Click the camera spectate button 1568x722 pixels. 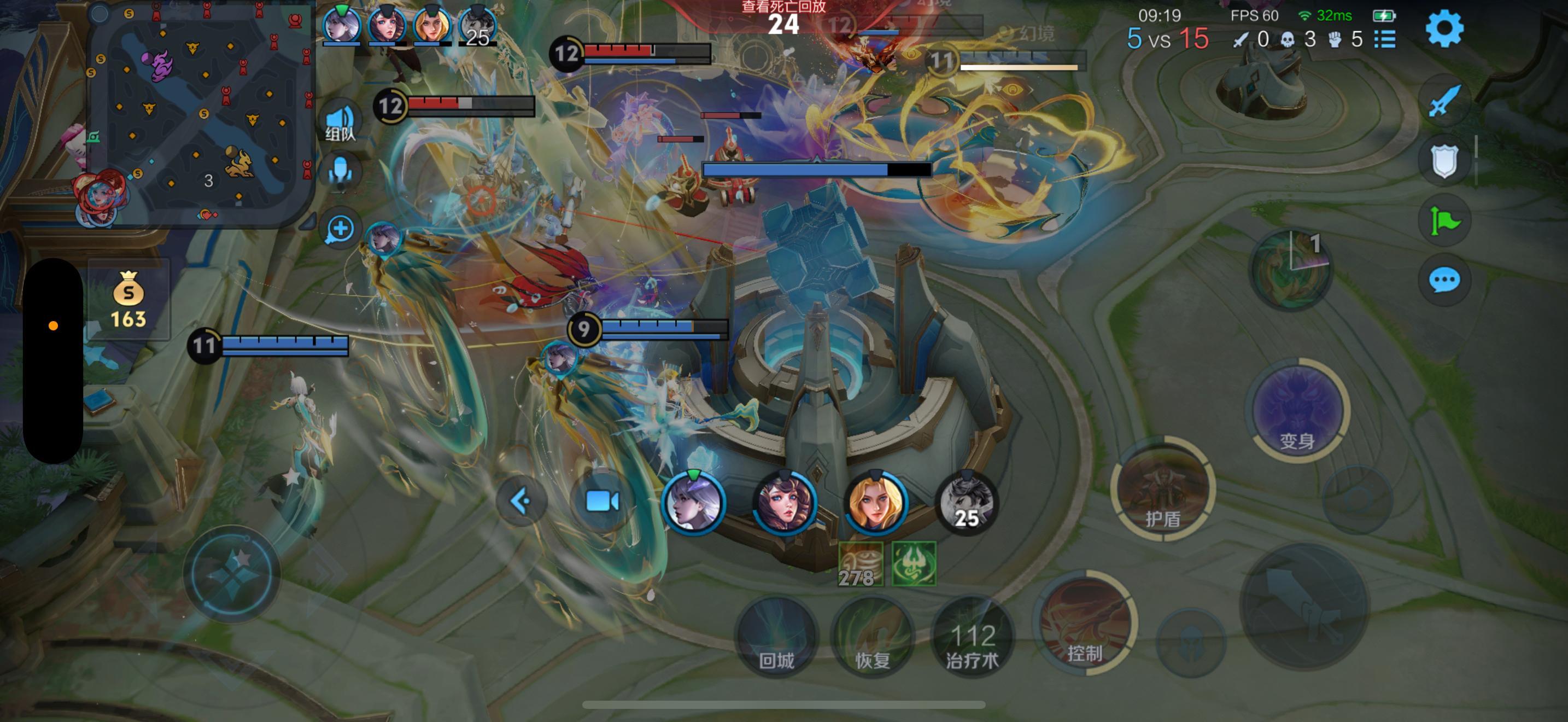pyautogui.click(x=601, y=502)
